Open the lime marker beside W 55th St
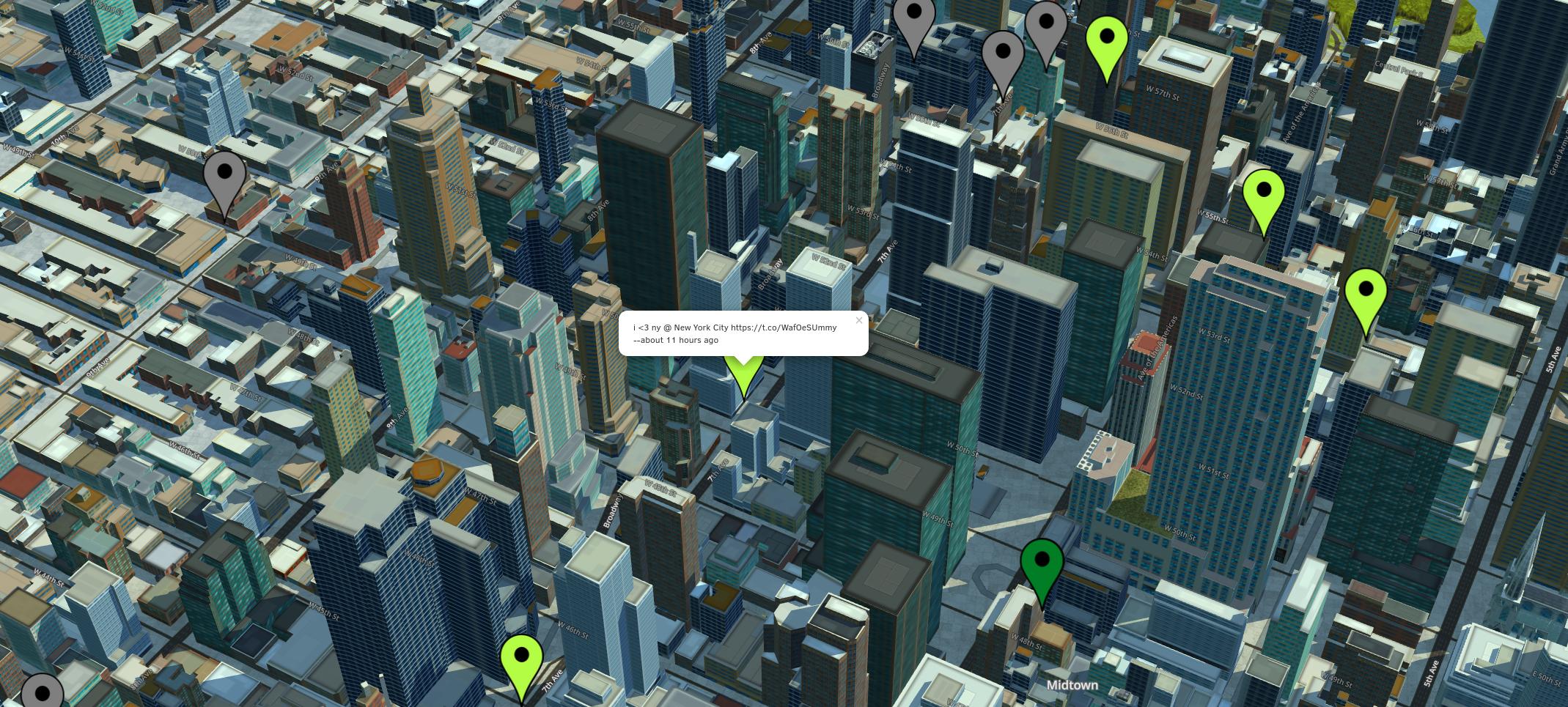 pos(1263,196)
